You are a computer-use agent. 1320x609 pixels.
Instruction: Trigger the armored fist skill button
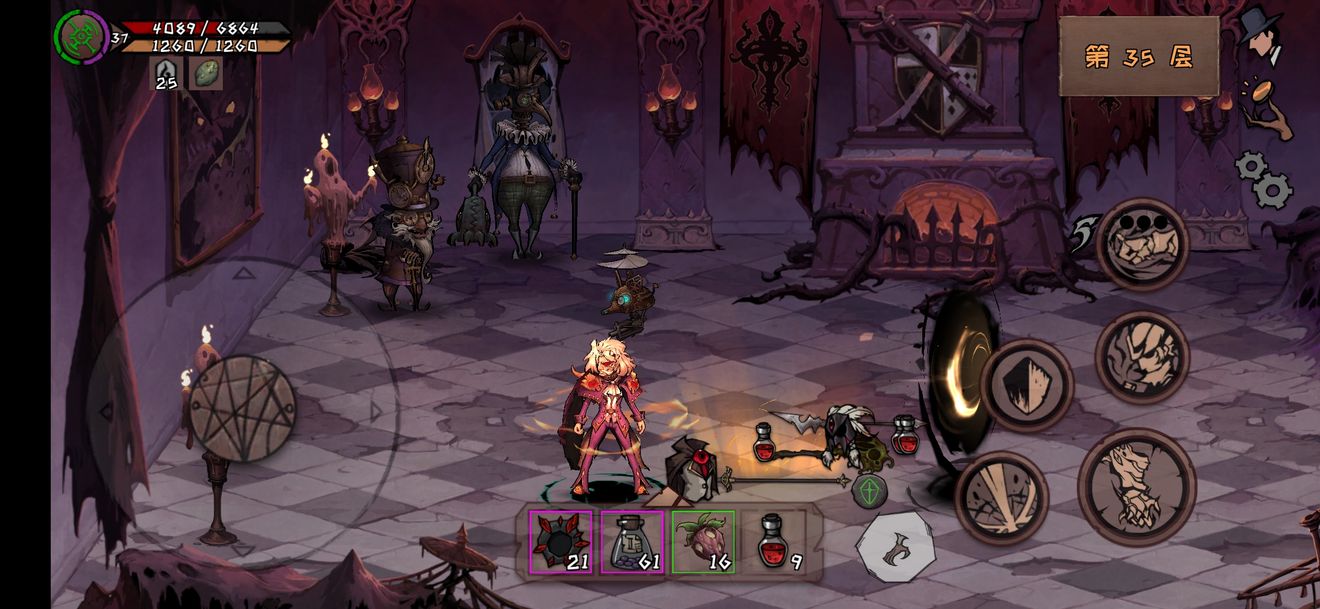tap(1142, 357)
